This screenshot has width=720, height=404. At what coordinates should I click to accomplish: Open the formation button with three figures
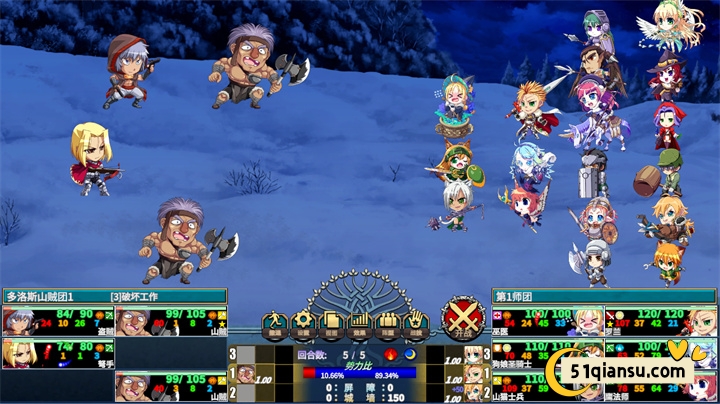[x=387, y=322]
